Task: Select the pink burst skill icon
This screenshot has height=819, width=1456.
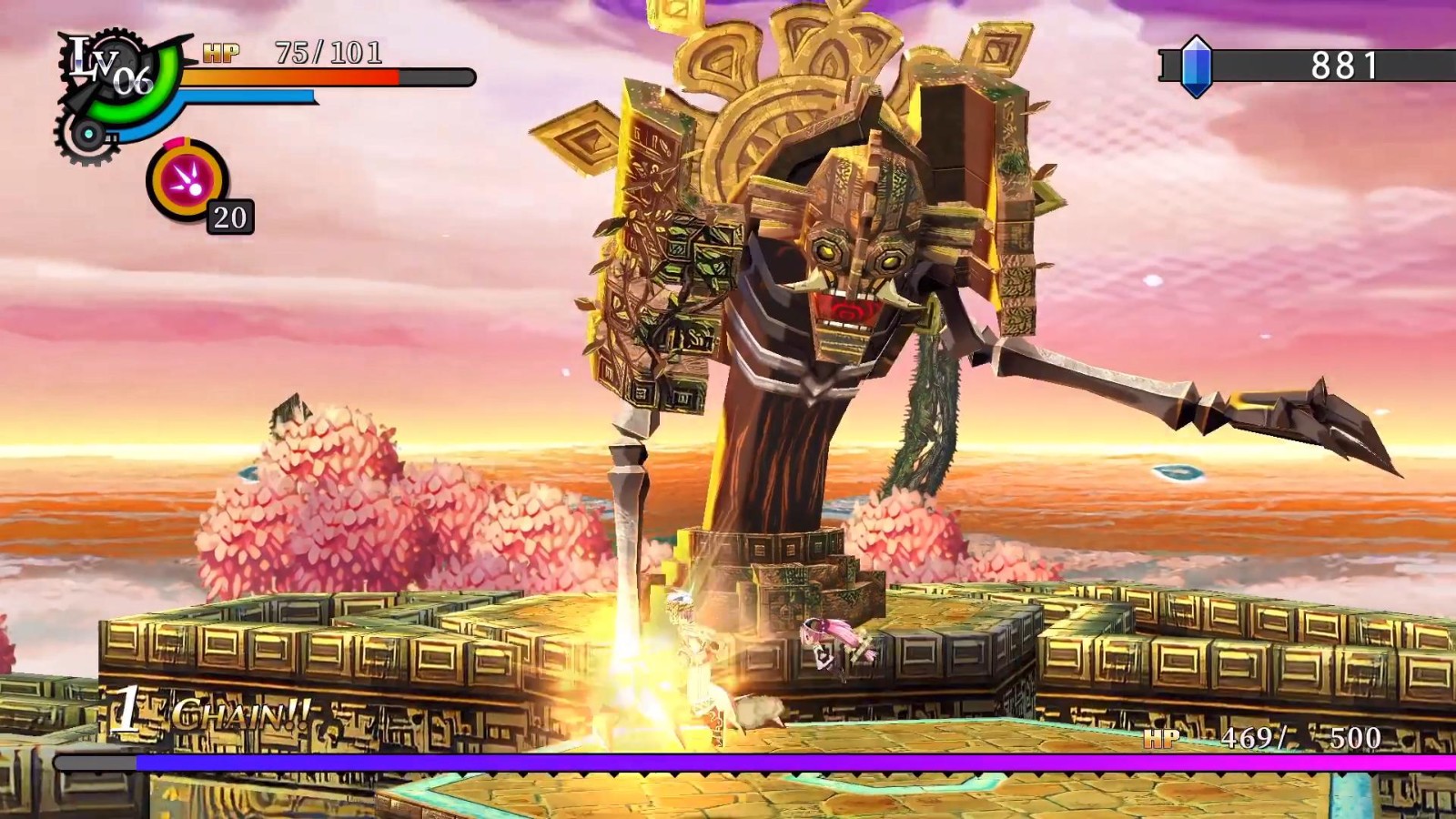Action: (x=187, y=180)
